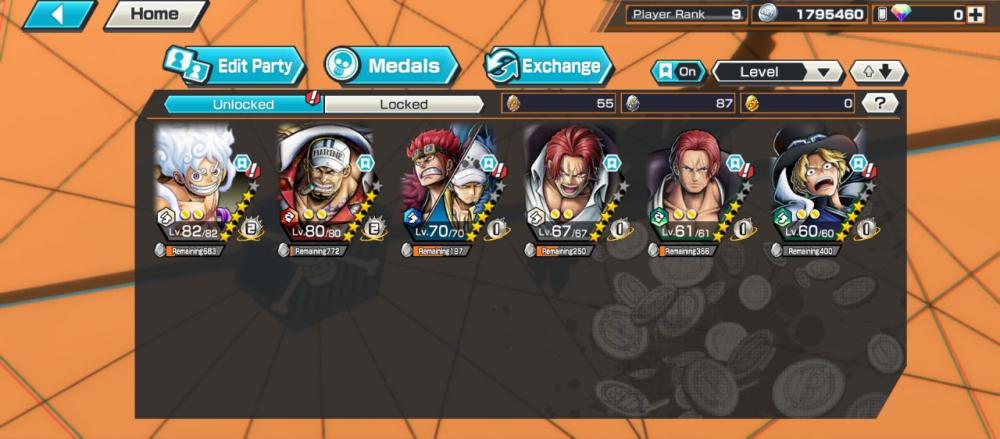Switch to the Unlocked tab
The height and width of the screenshot is (439, 1000).
(243, 103)
